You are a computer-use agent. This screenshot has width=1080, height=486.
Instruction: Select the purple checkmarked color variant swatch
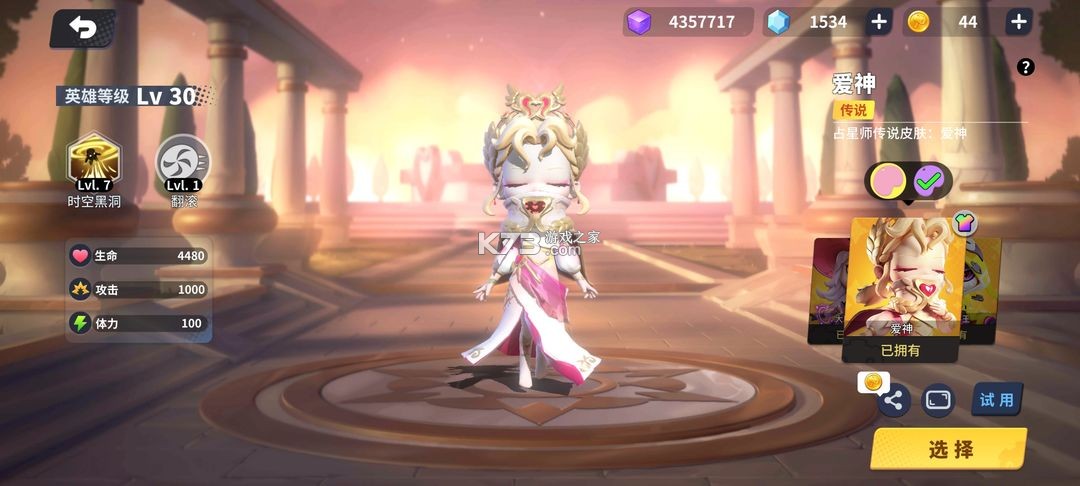(x=930, y=181)
